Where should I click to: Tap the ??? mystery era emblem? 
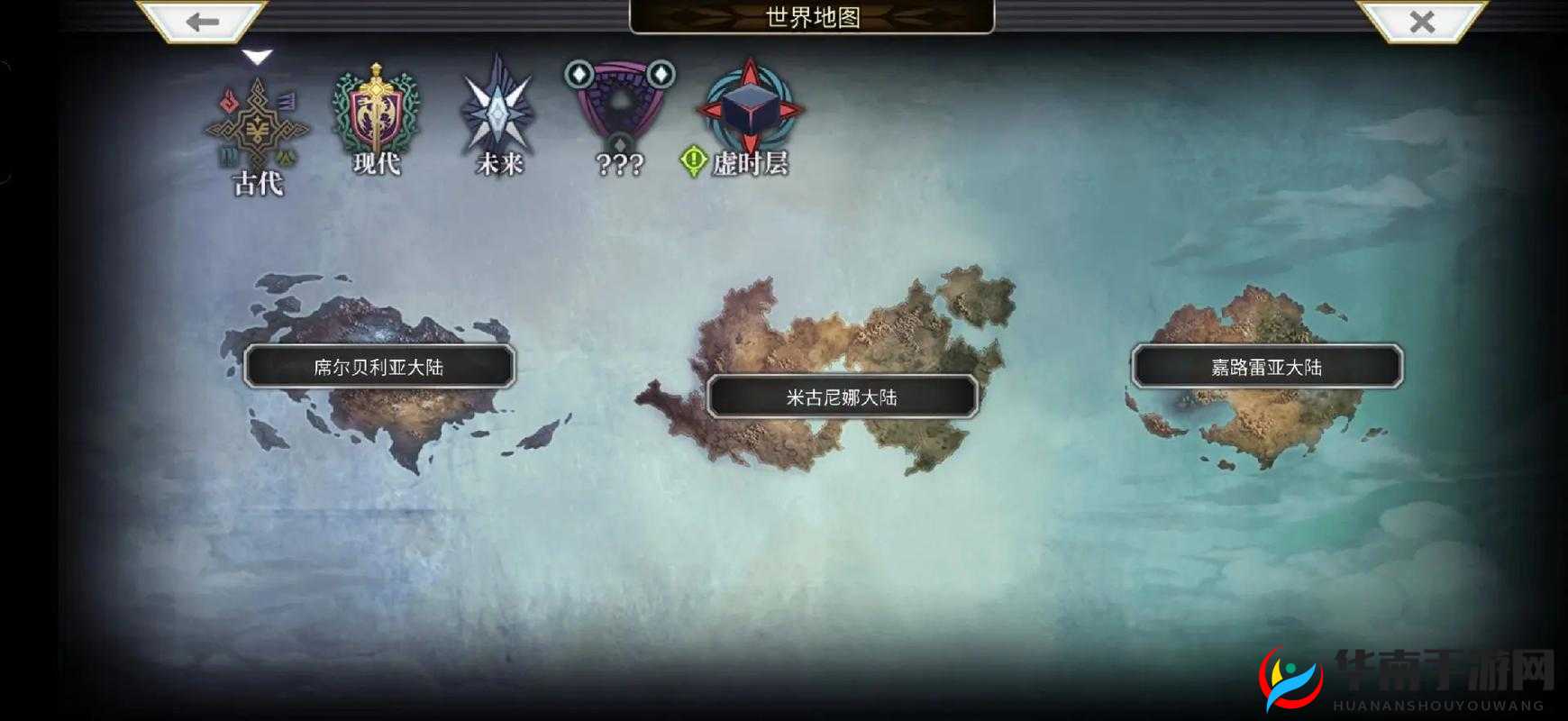tap(617, 104)
